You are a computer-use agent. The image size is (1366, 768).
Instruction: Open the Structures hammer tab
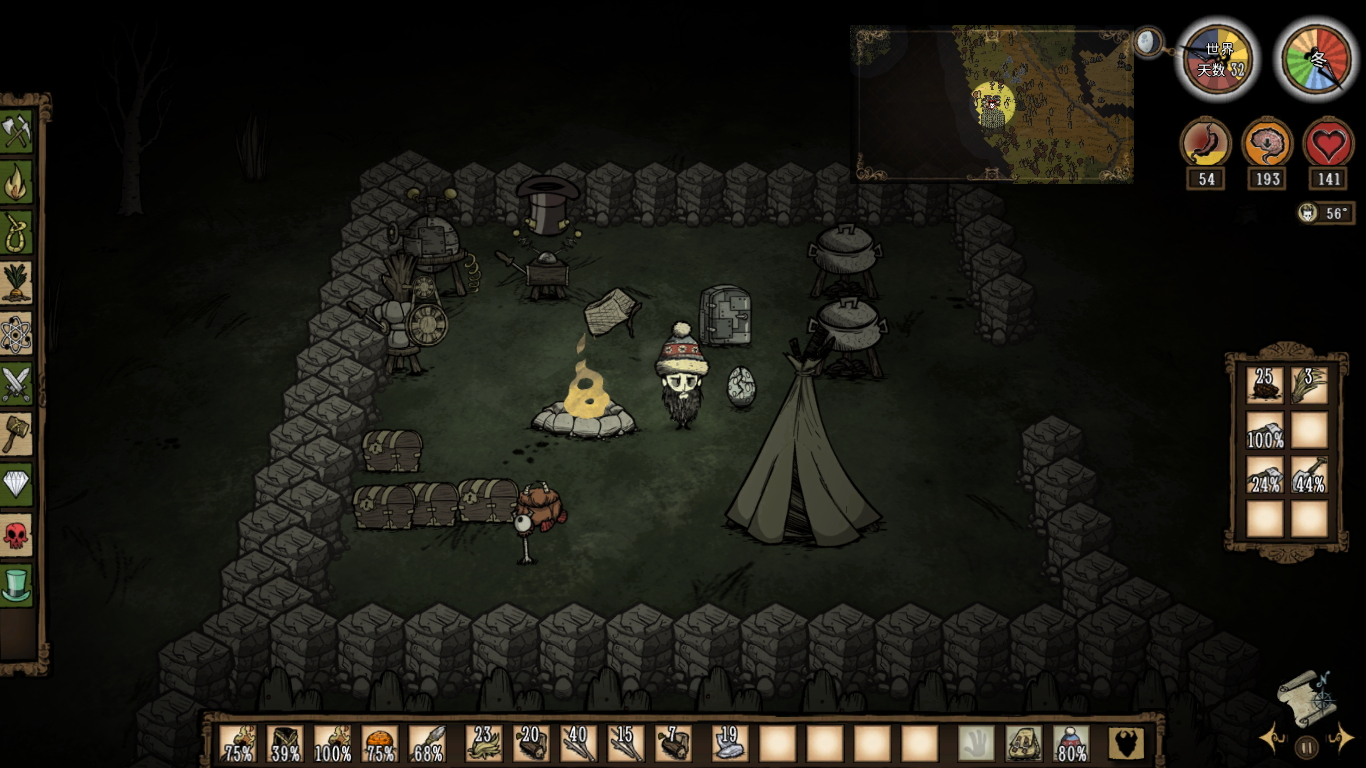17,434
